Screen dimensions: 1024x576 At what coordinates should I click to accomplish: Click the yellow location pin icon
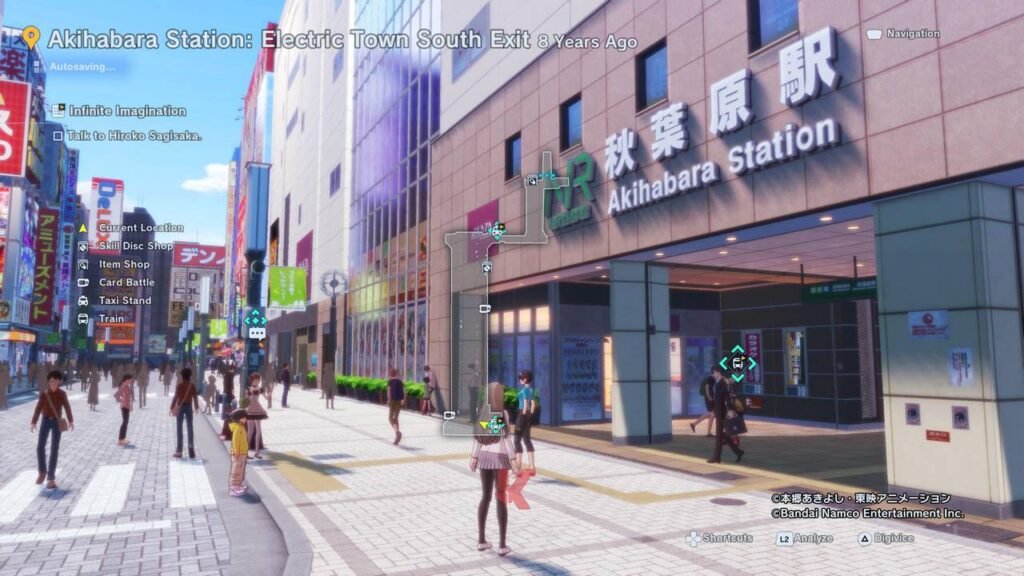point(31,38)
